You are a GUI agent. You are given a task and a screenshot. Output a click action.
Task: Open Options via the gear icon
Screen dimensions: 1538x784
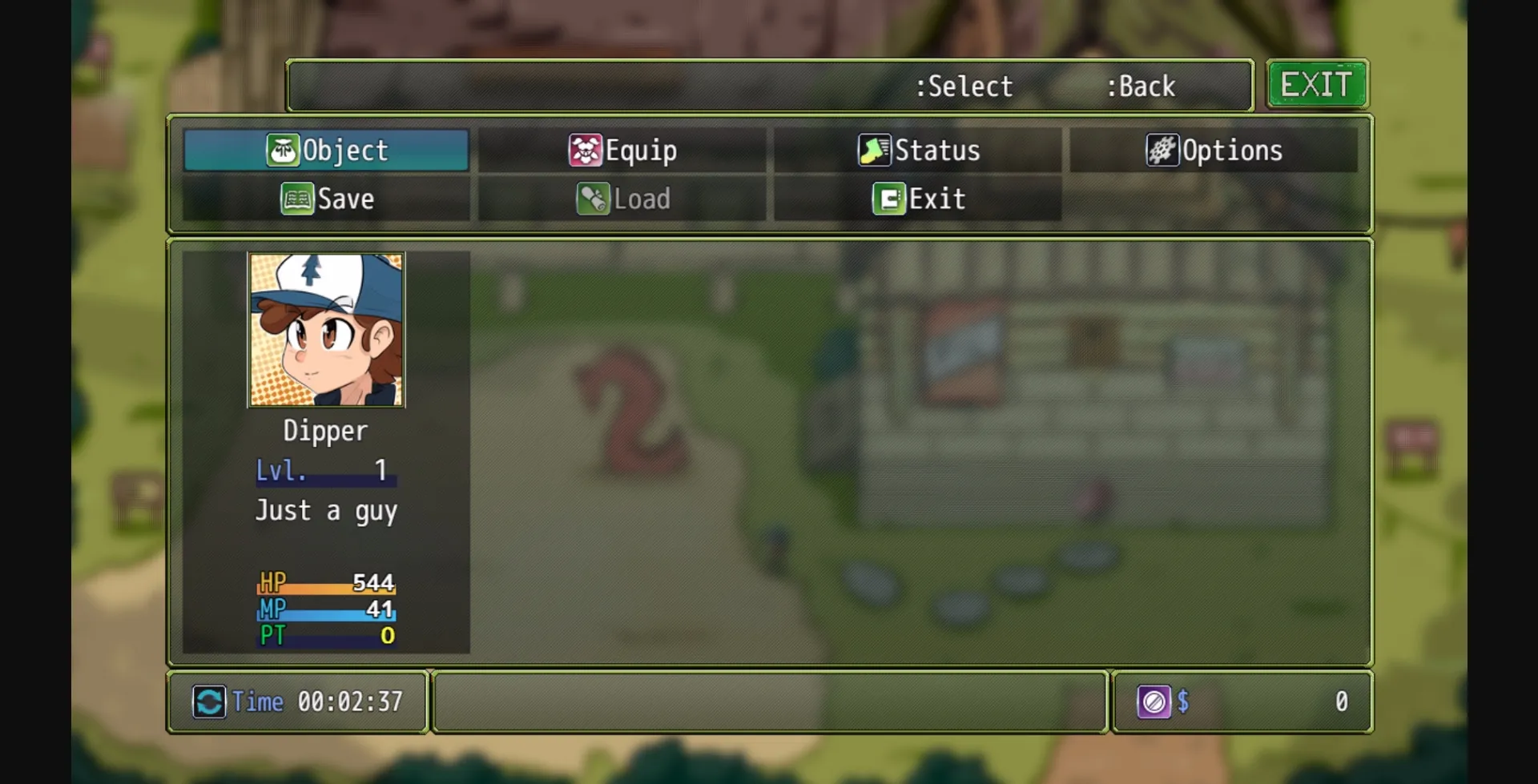pos(1161,150)
